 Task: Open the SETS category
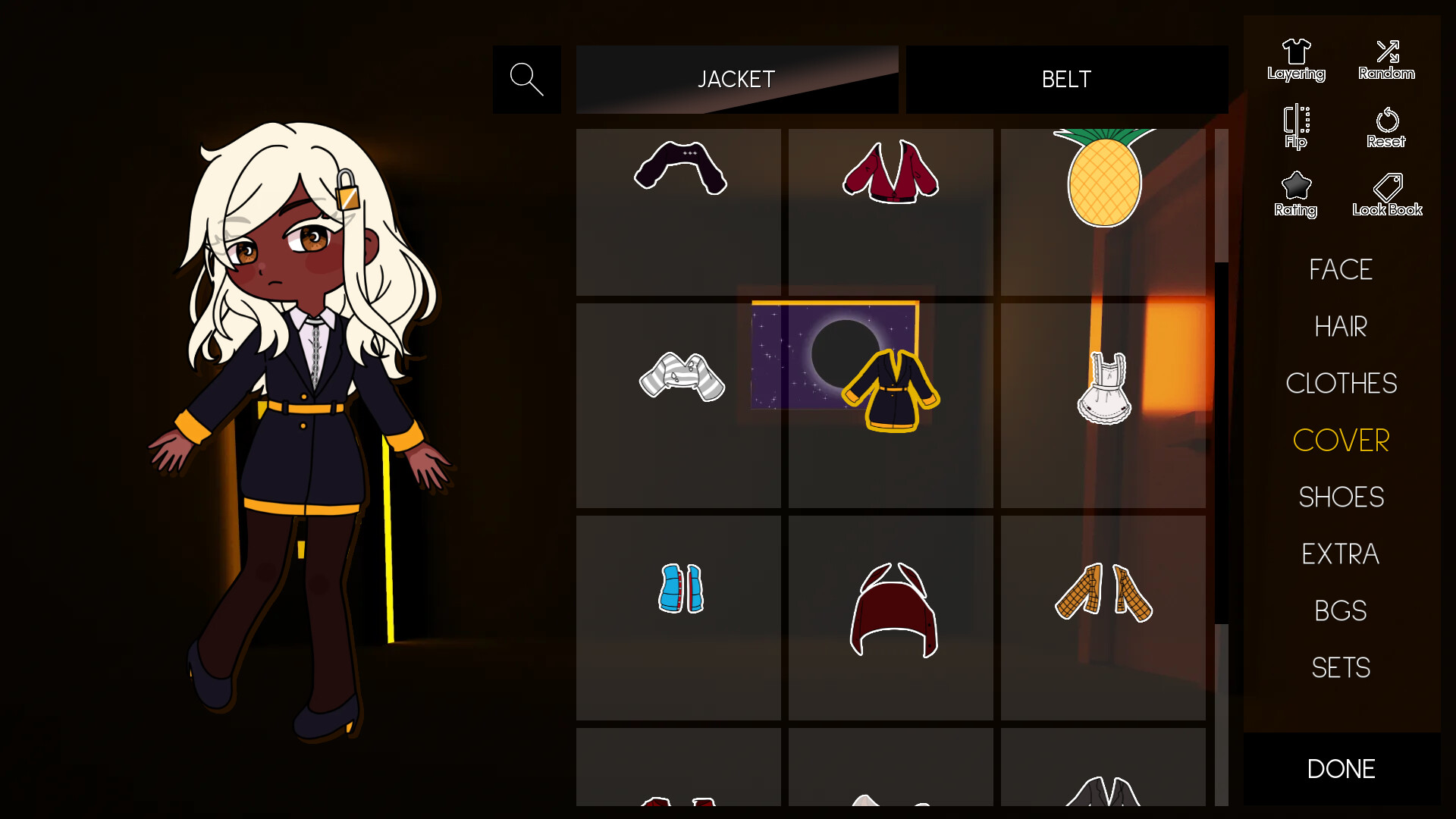(x=1341, y=667)
